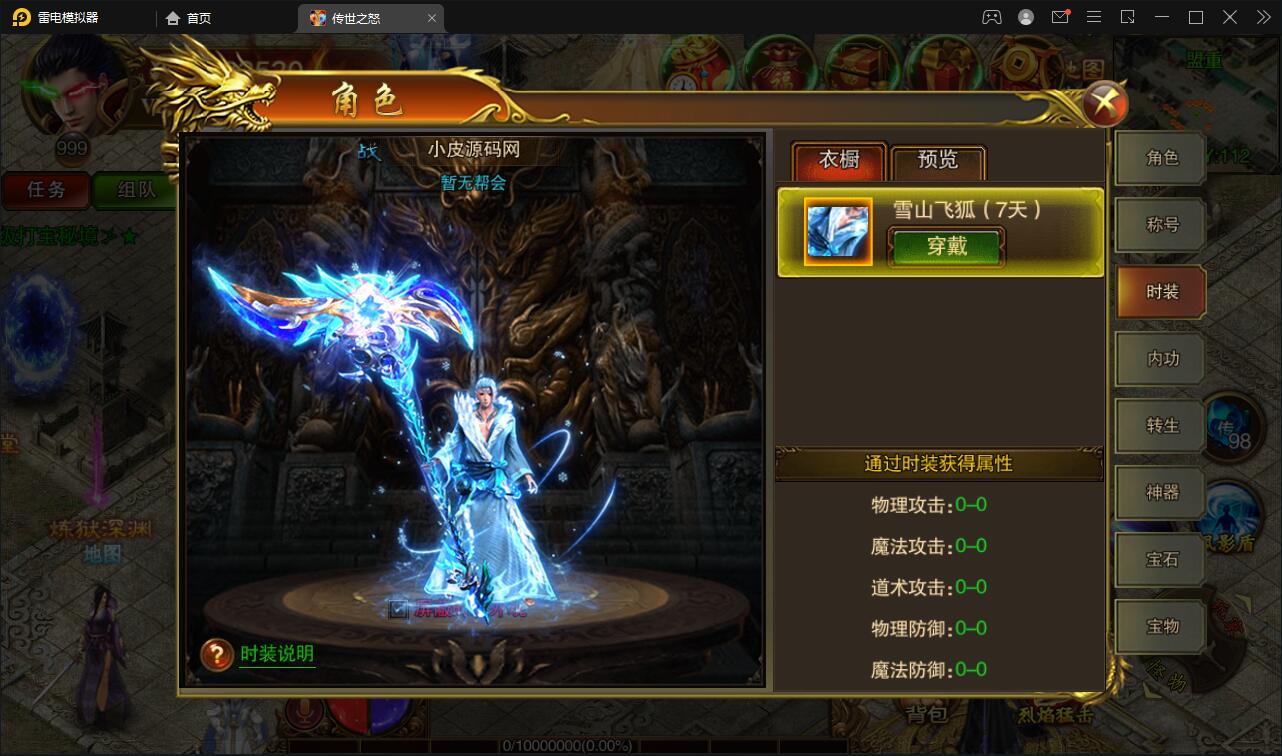Select 转生 in the right sidebar
Screen dimensions: 1282x756
(1159, 425)
